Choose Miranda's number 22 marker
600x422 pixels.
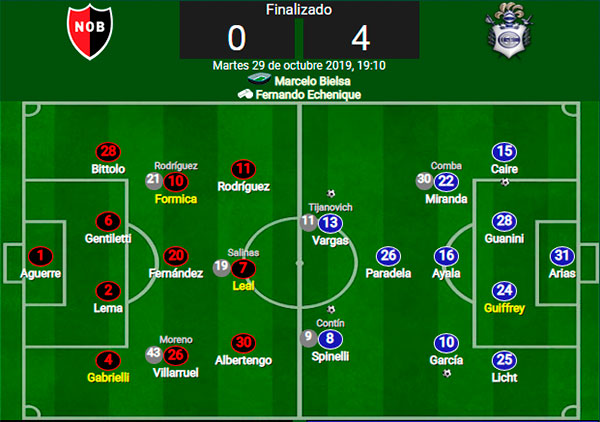(446, 181)
